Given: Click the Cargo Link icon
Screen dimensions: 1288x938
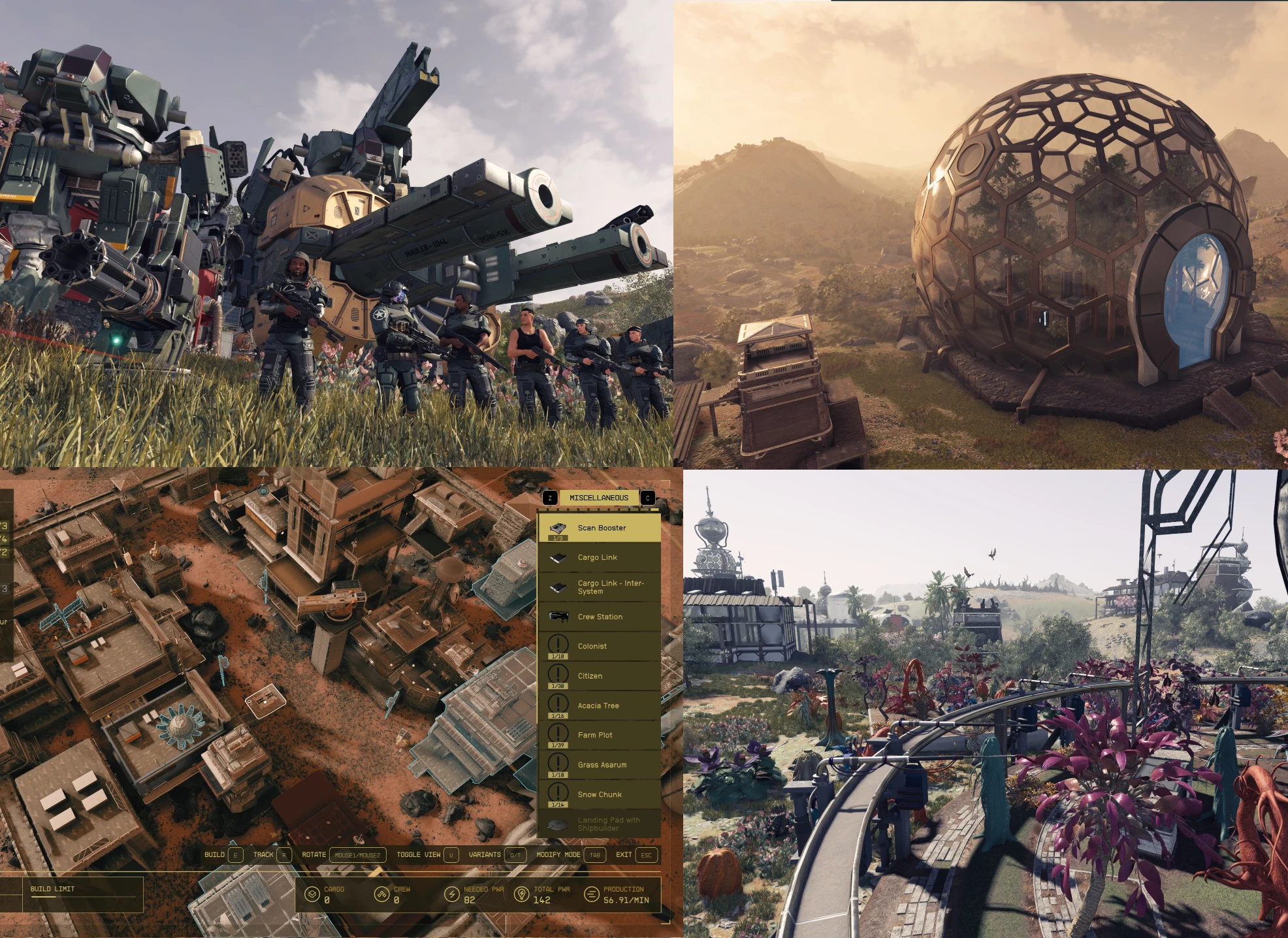Looking at the screenshot, I should (x=557, y=557).
